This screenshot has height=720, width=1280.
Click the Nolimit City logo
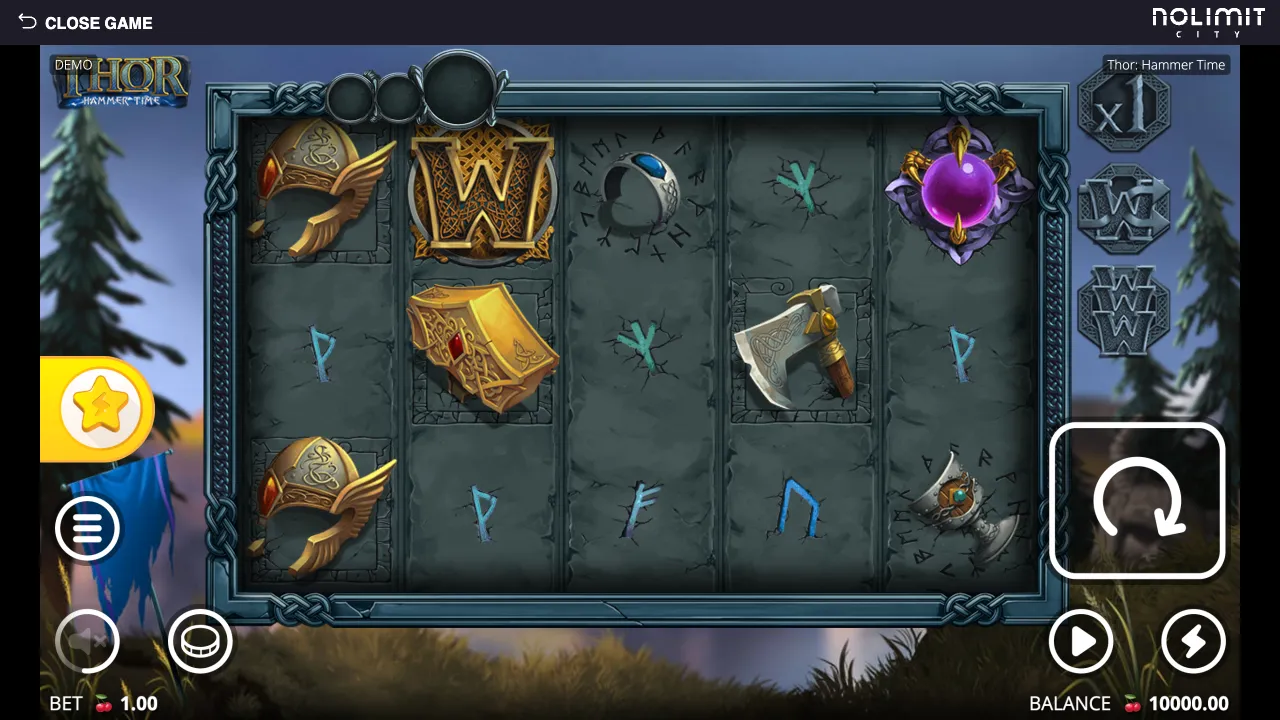tap(1208, 22)
